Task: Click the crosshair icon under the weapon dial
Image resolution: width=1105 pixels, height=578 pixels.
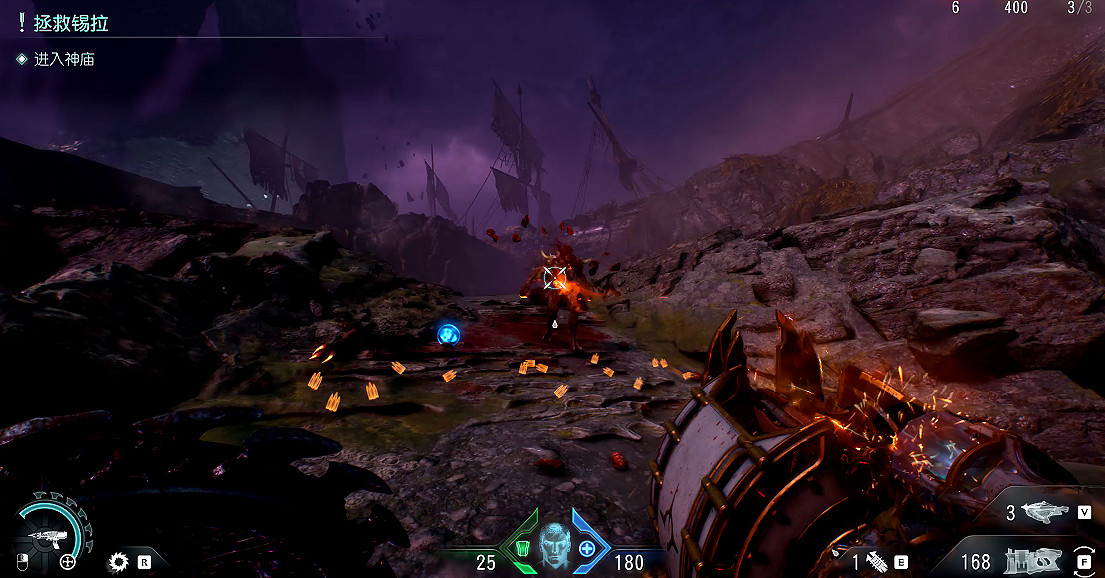Action: click(68, 562)
